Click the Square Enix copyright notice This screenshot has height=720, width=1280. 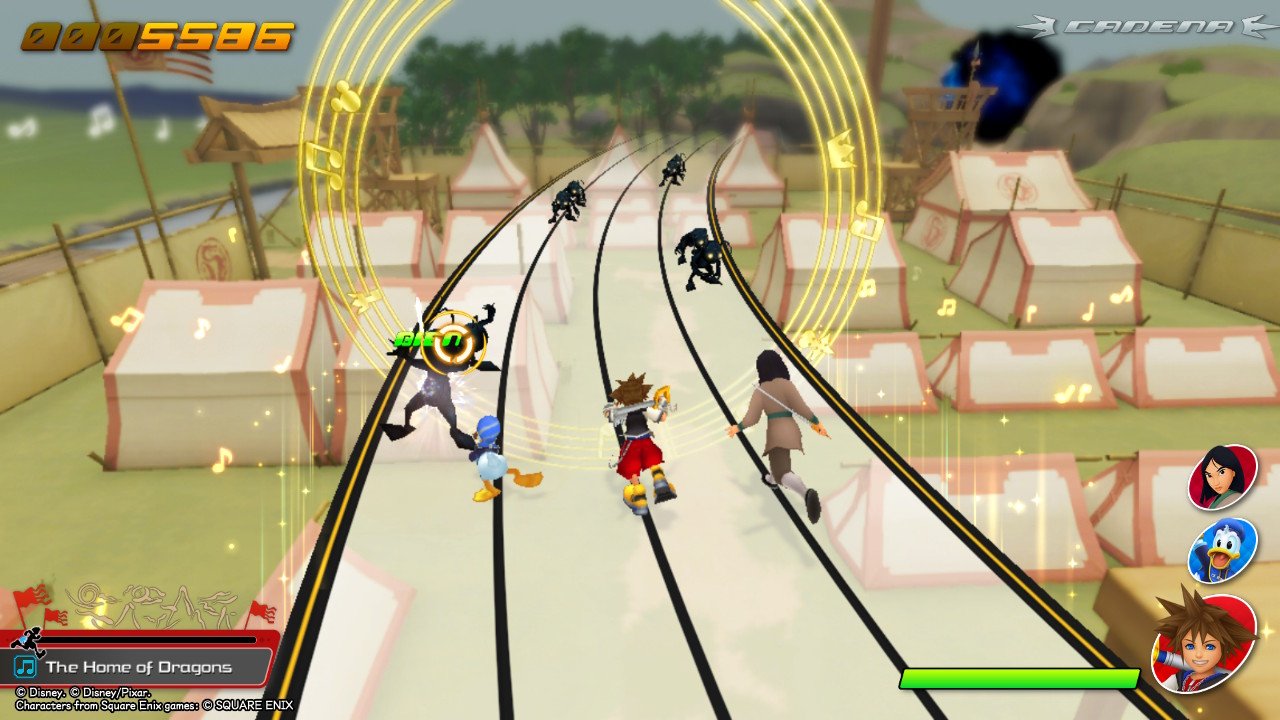tap(150, 704)
